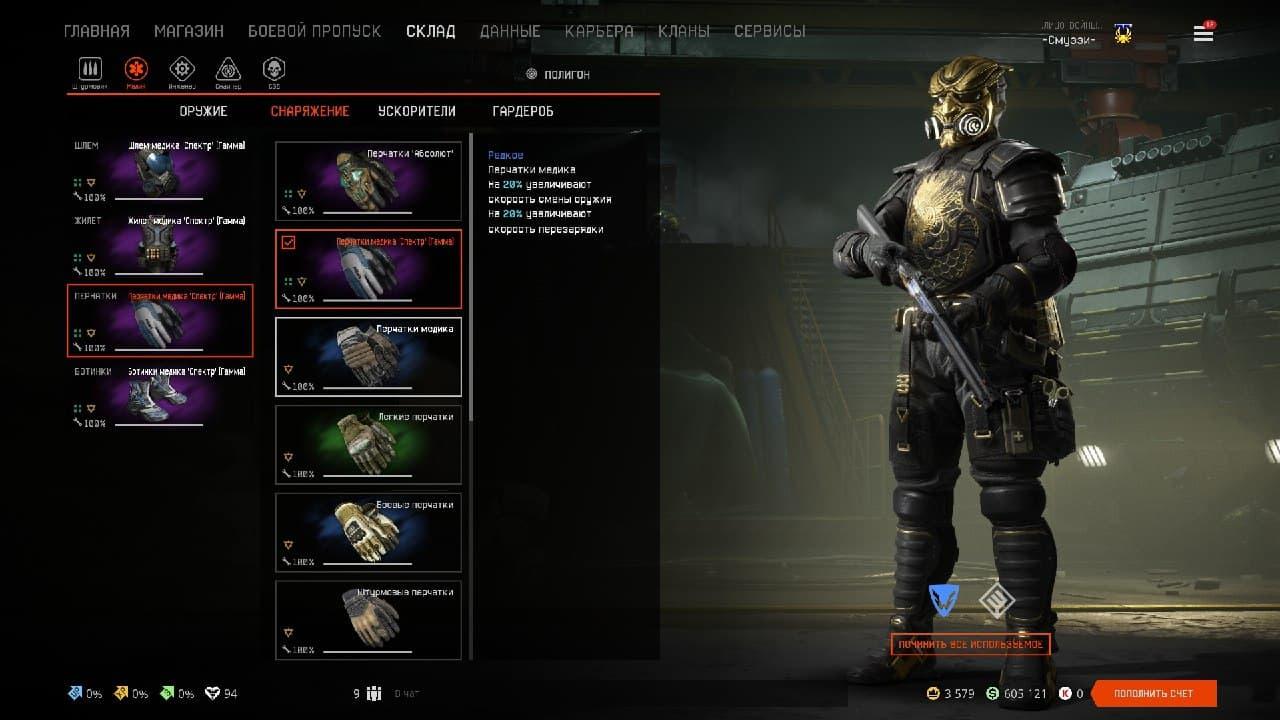The image size is (1280, 720).
Task: Pick the Легкие перчатки green gloves
Action: (368, 444)
